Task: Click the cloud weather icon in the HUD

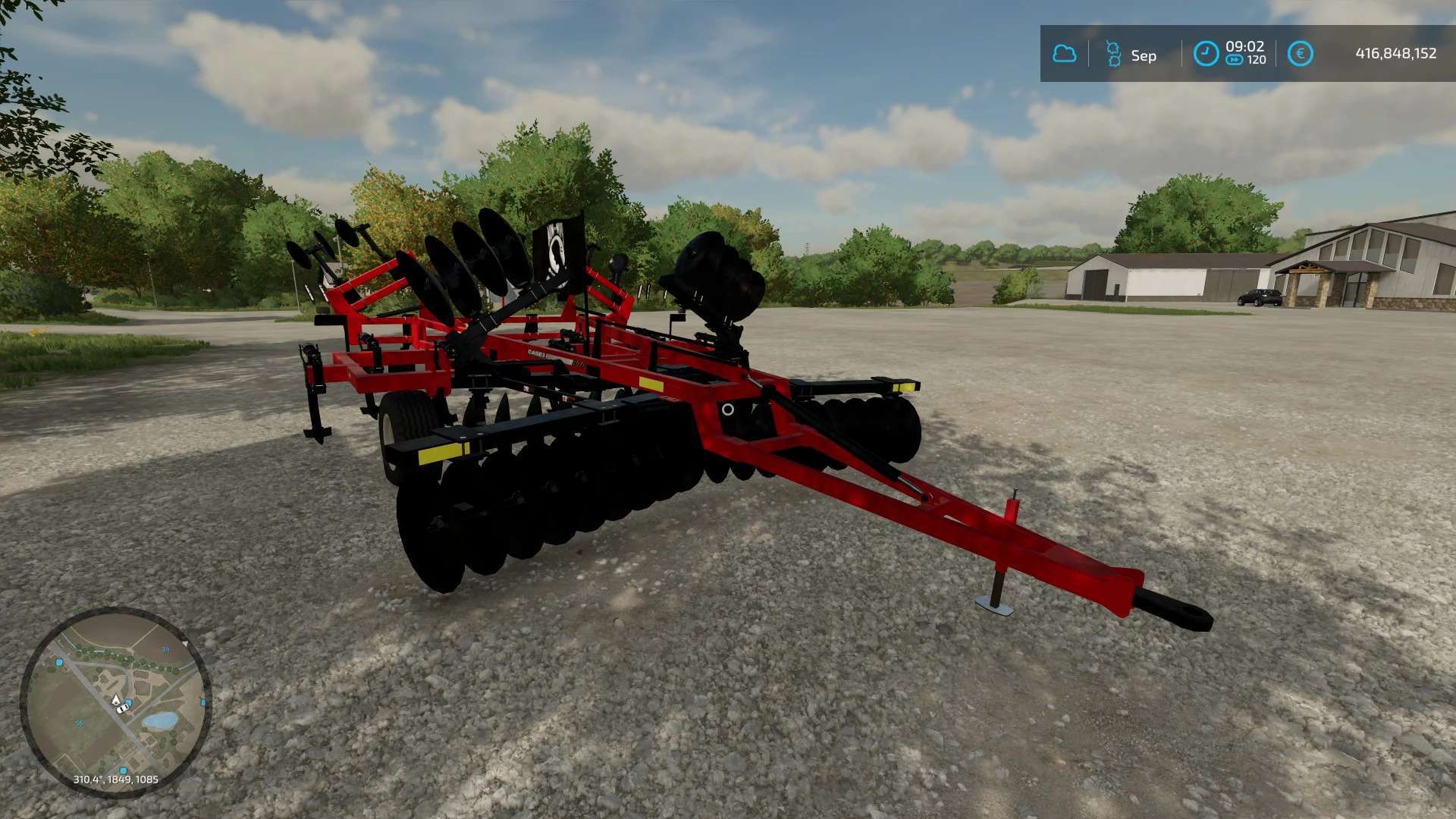Action: 1064,55
